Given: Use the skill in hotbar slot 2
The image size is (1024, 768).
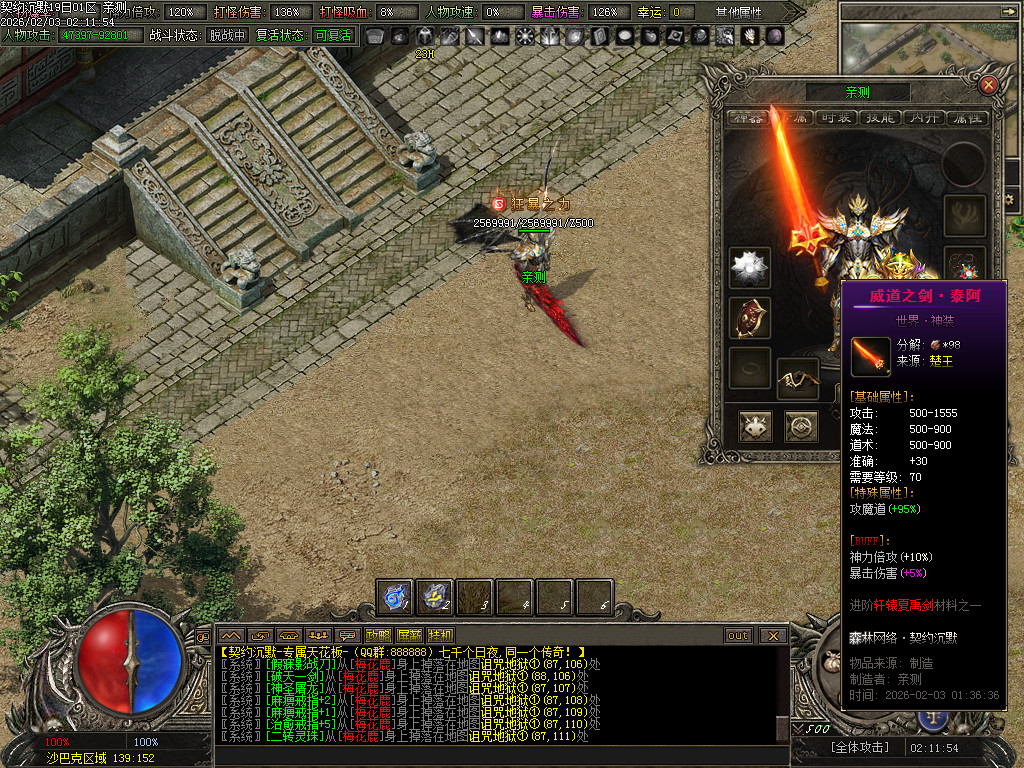Looking at the screenshot, I should pos(435,597).
